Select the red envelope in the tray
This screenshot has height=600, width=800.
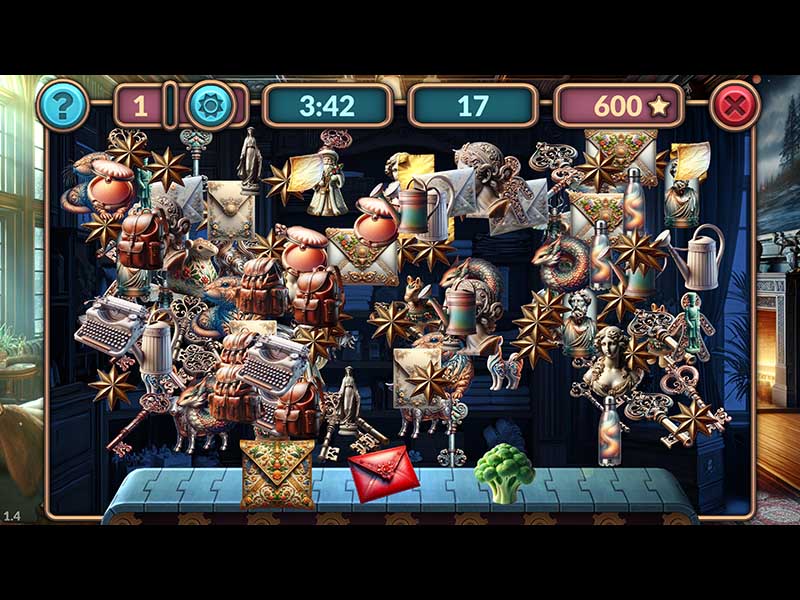click(x=383, y=472)
